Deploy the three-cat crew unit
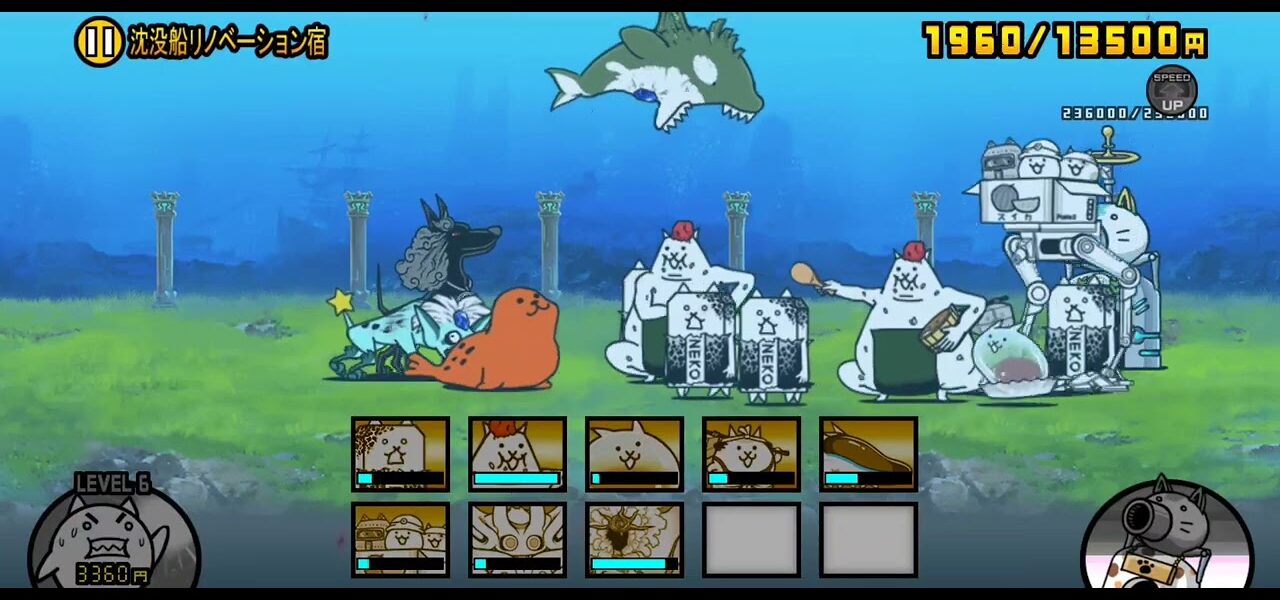Viewport: 1280px width, 600px height. pyautogui.click(x=400, y=540)
